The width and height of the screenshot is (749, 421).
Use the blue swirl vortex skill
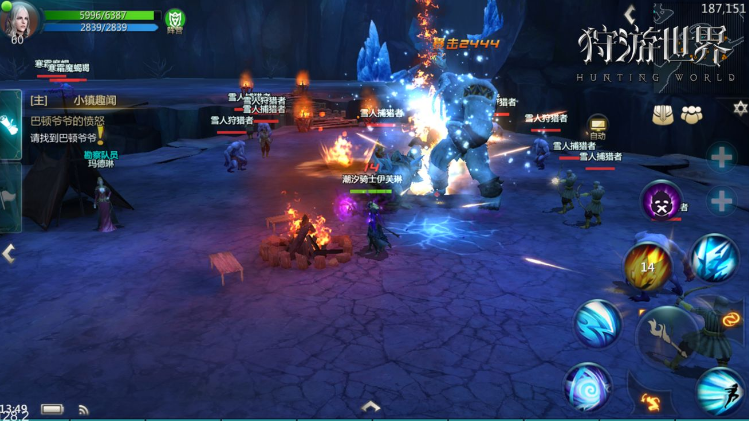(587, 388)
